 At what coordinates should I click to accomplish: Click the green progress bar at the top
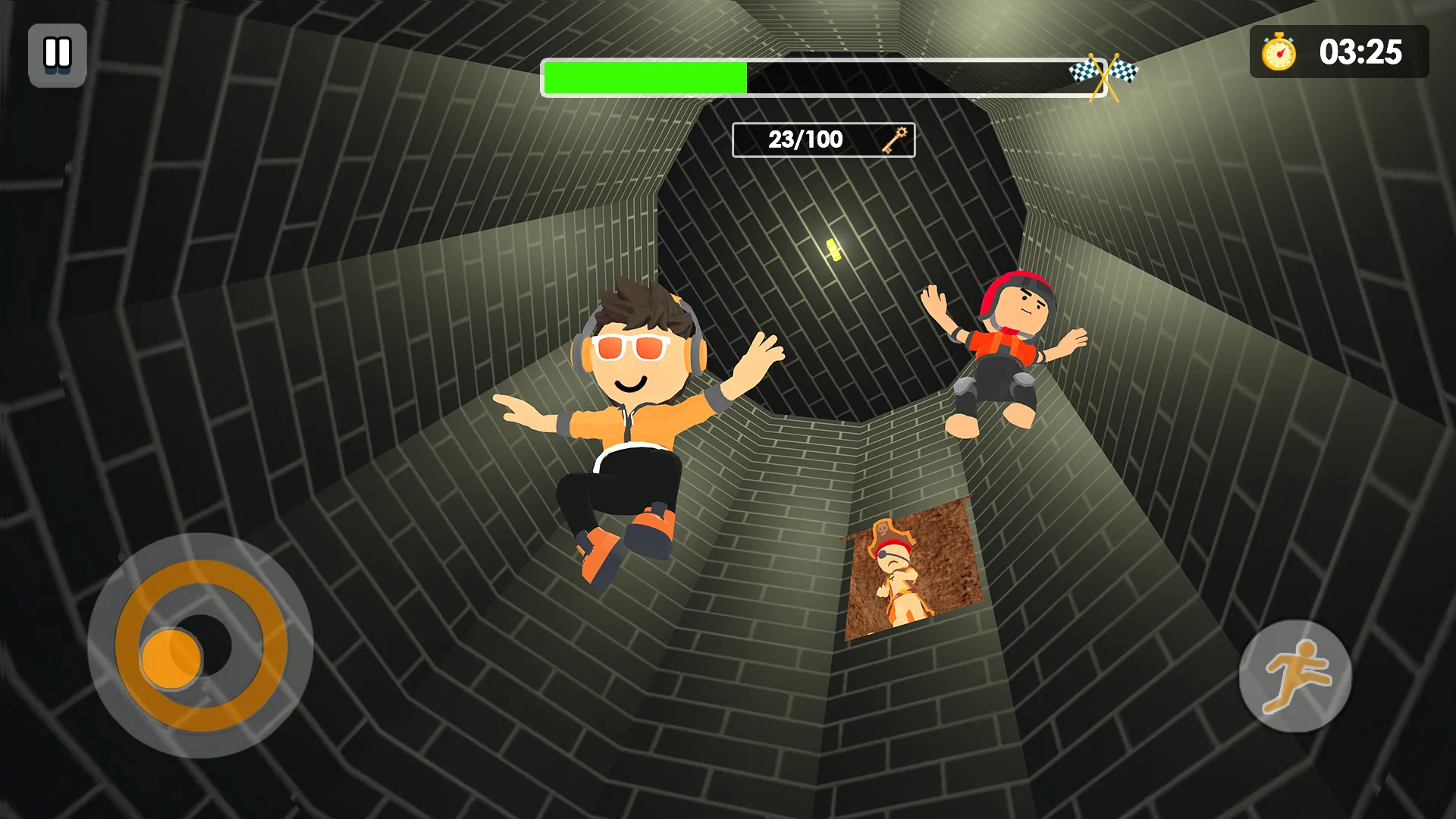coord(645,76)
